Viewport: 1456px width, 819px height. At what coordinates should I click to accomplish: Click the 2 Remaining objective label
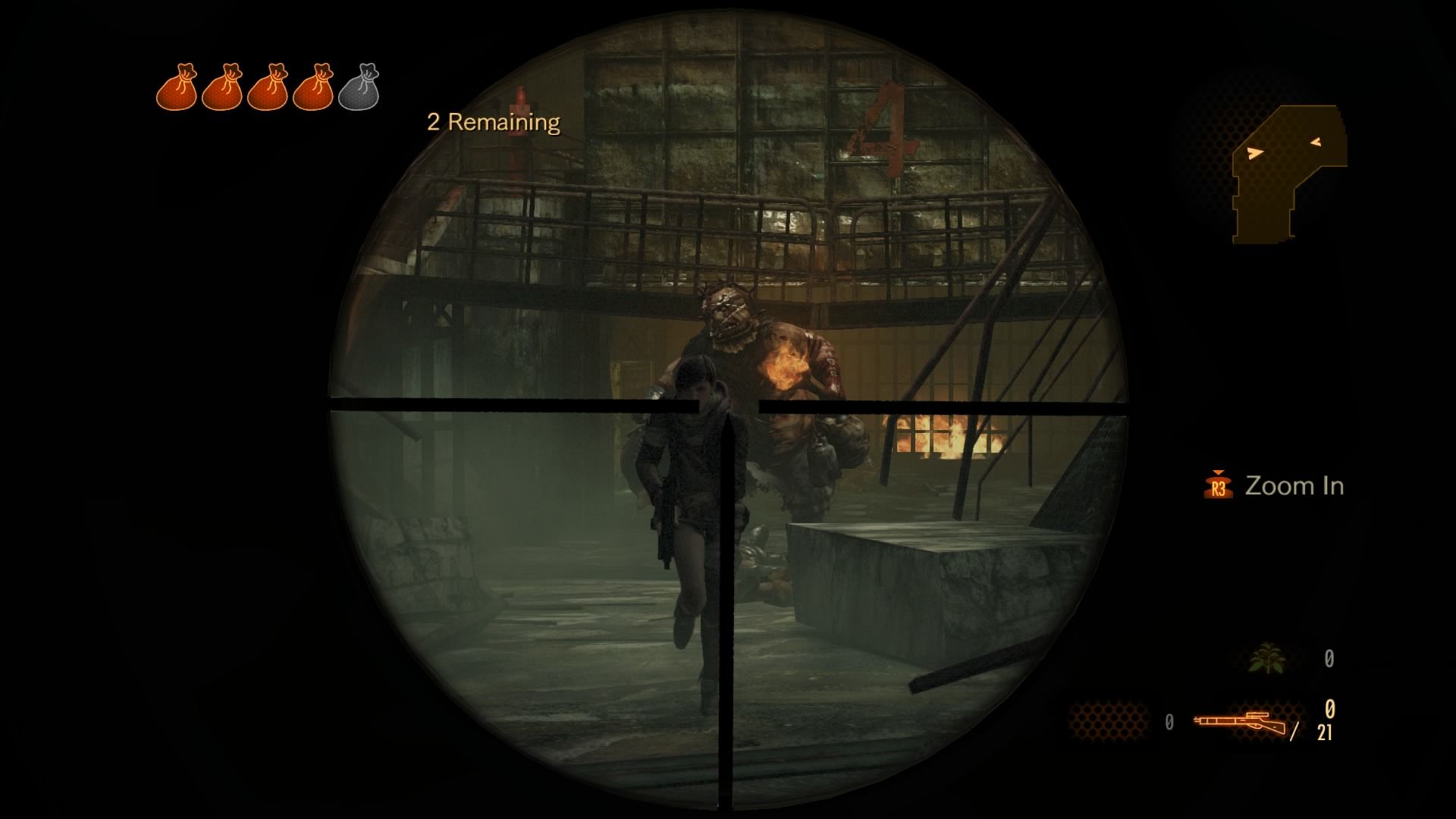pyautogui.click(x=491, y=120)
